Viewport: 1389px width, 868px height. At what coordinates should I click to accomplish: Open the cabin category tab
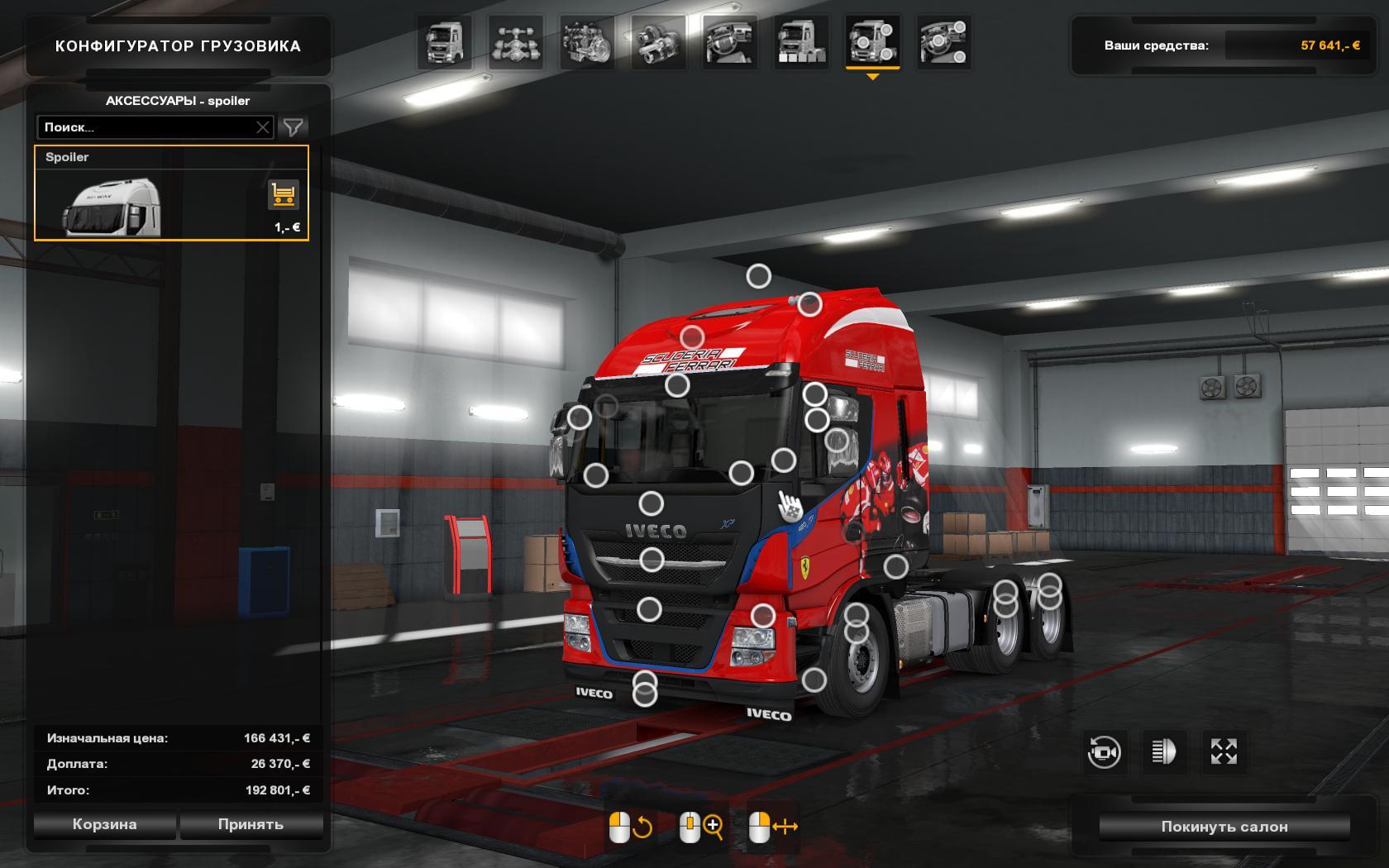(445, 42)
